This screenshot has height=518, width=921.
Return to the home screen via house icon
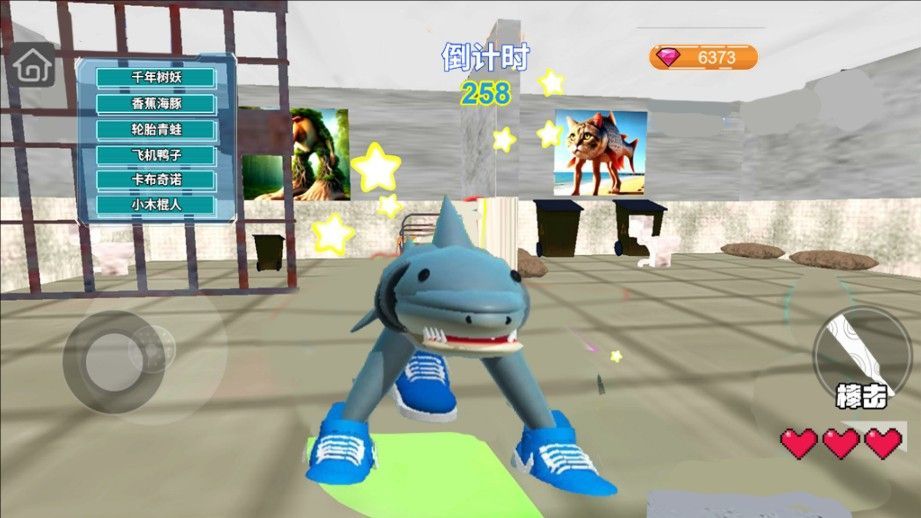34,65
